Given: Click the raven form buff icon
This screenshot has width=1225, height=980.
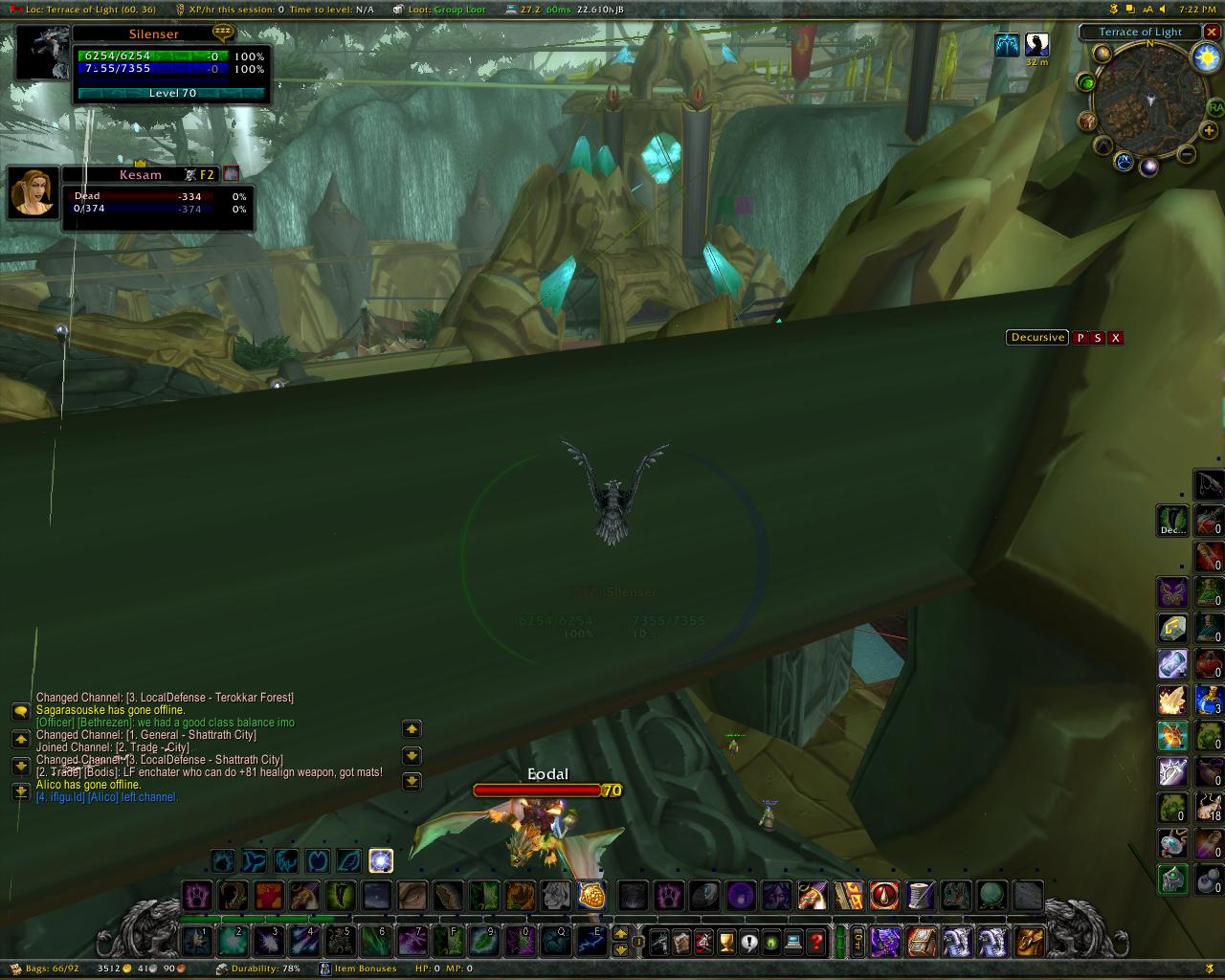Looking at the screenshot, I should tap(1036, 44).
